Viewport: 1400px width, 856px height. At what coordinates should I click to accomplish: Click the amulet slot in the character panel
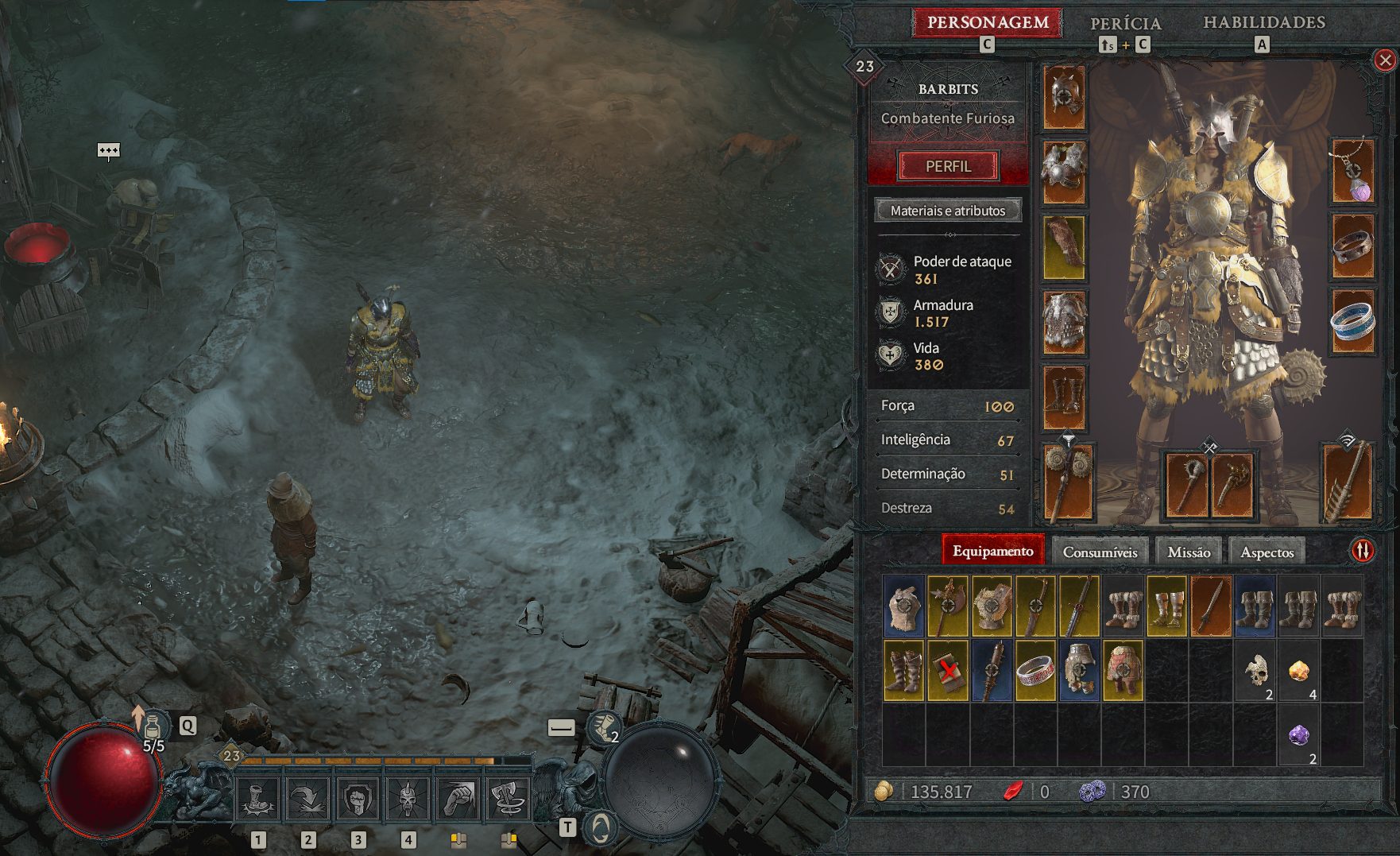click(1354, 171)
